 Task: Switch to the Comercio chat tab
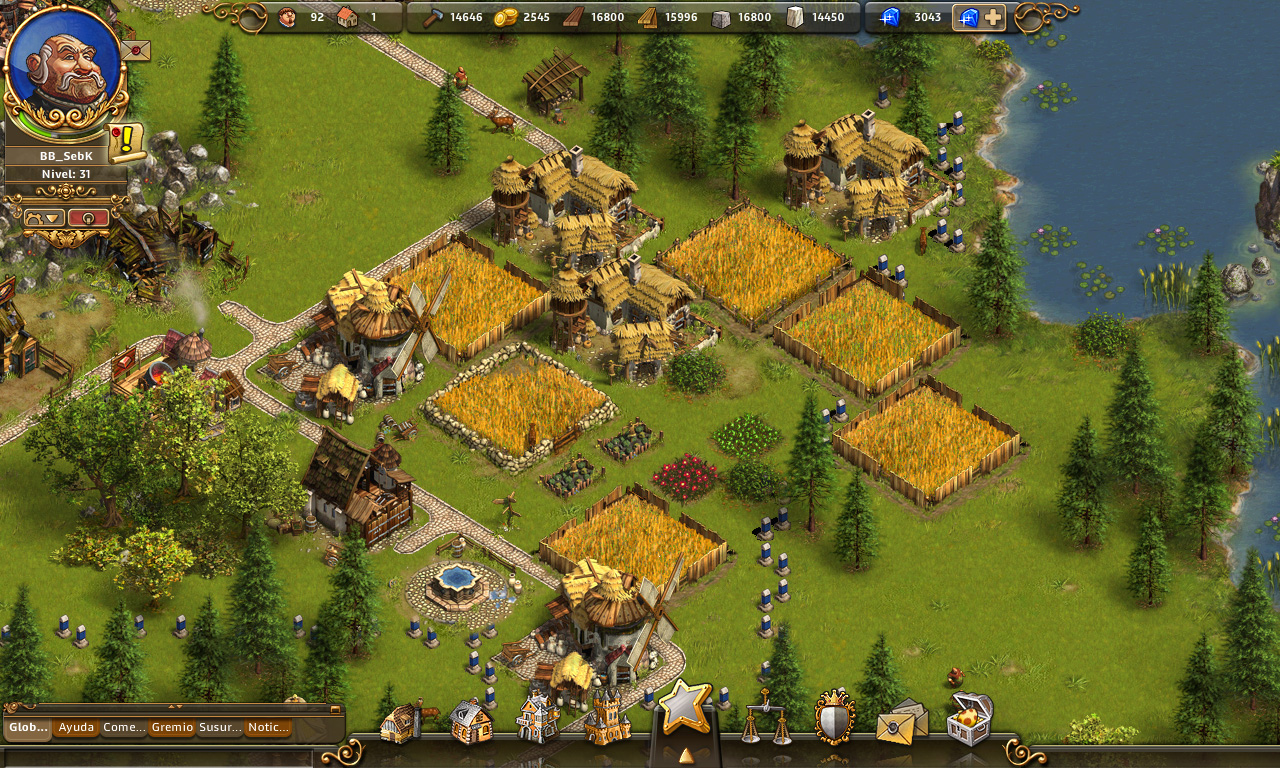point(124,728)
